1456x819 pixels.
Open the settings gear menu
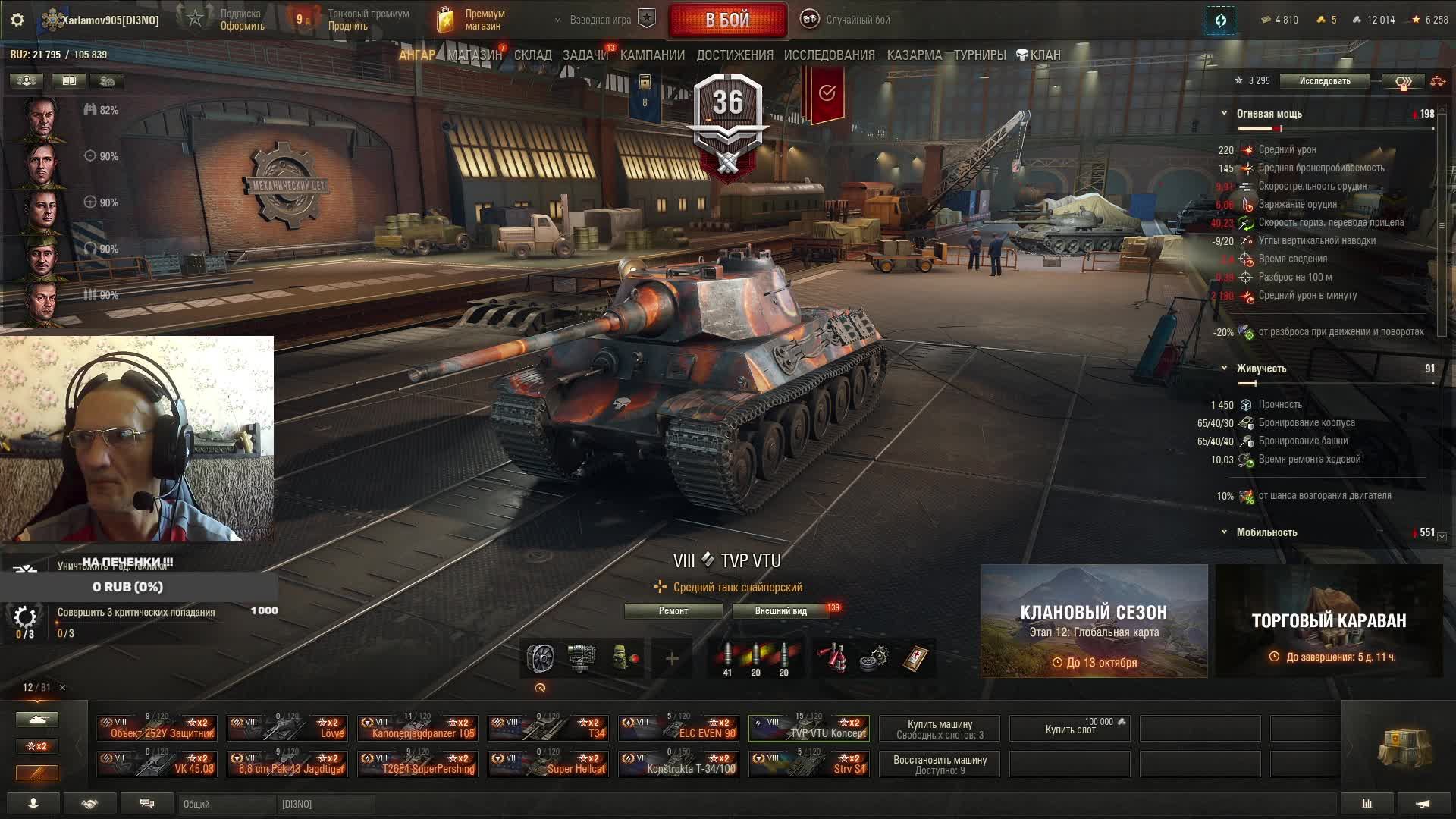click(17, 20)
